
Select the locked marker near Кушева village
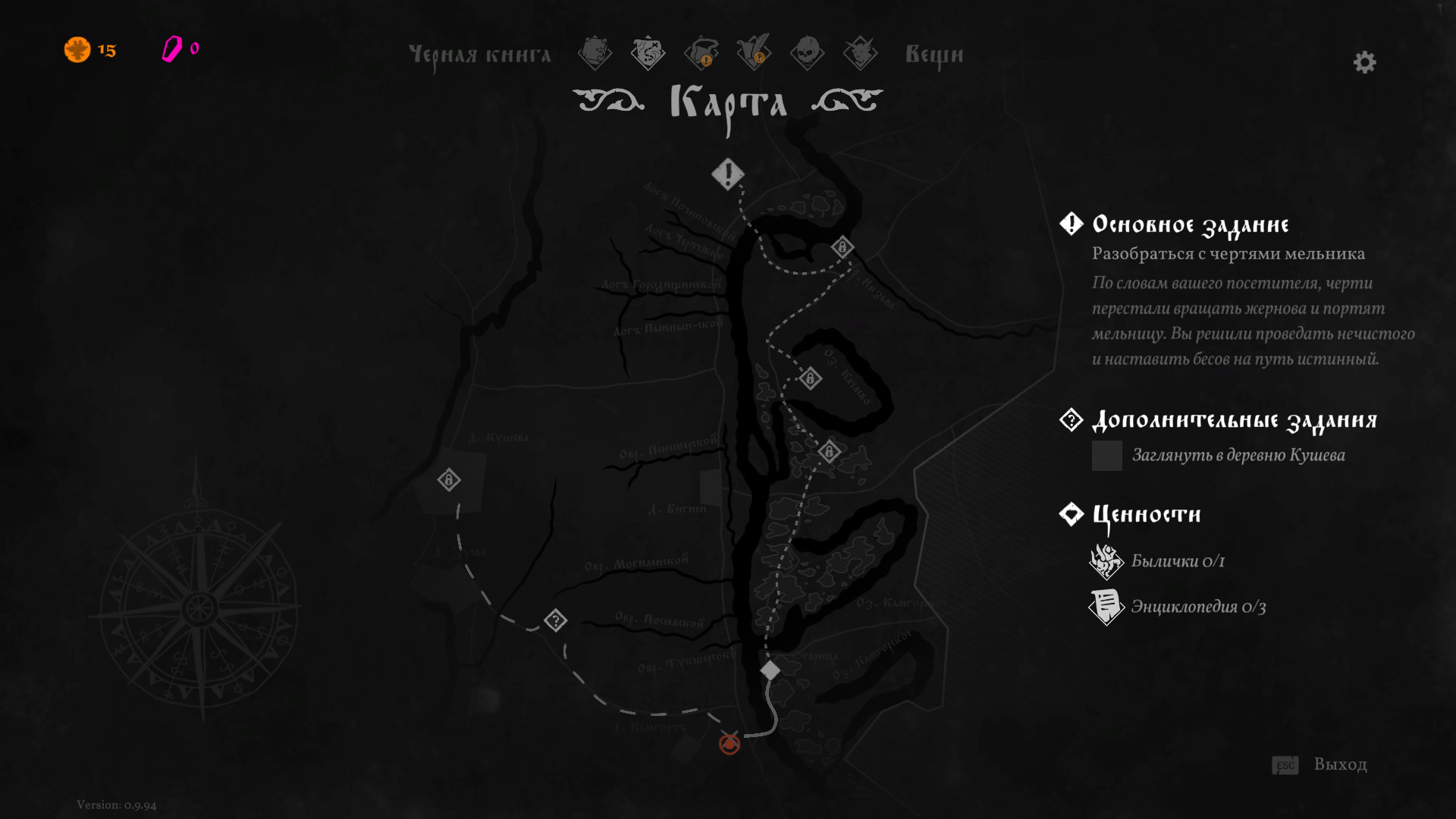(449, 480)
